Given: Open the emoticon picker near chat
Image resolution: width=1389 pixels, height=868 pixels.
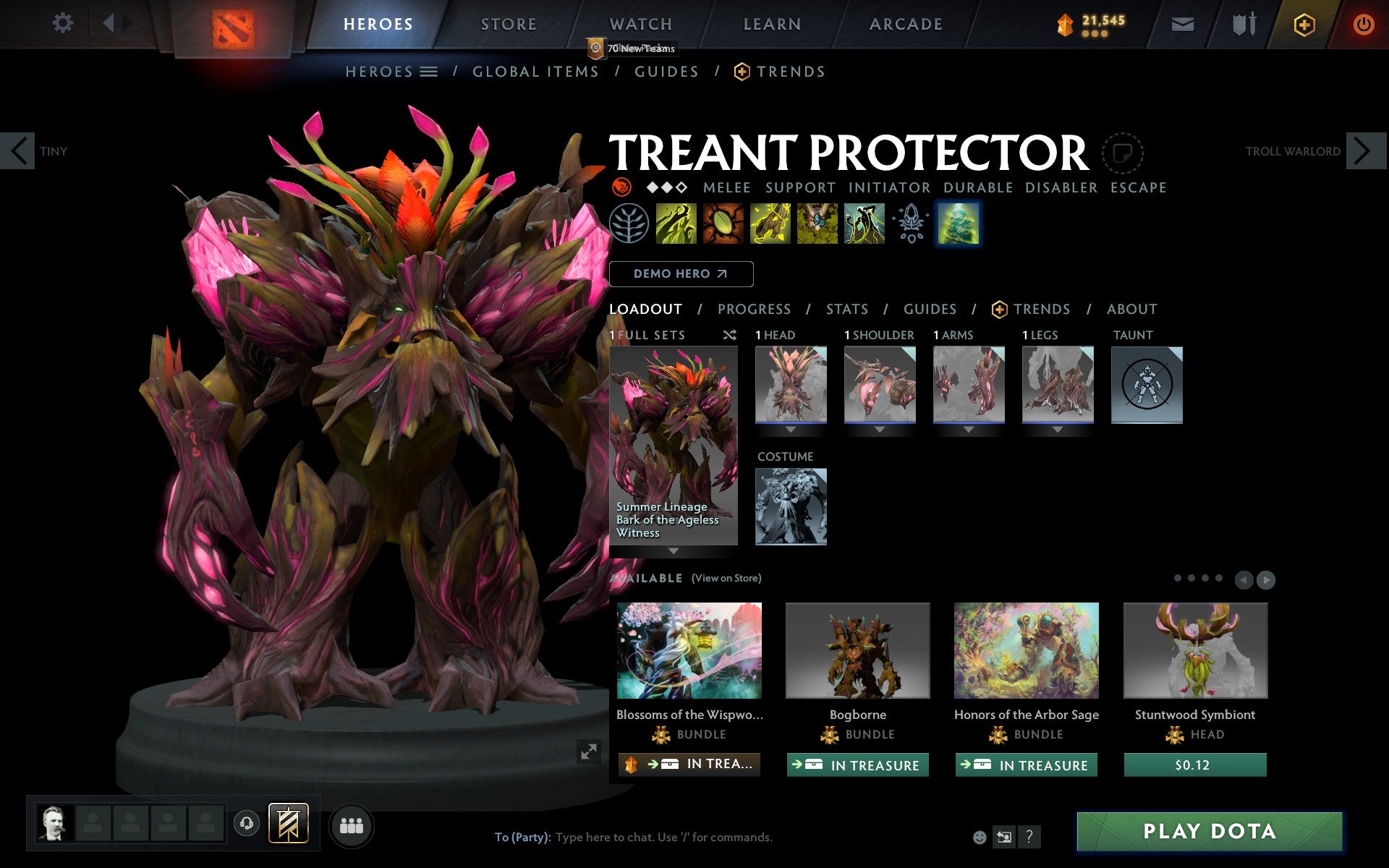Looking at the screenshot, I should [980, 837].
